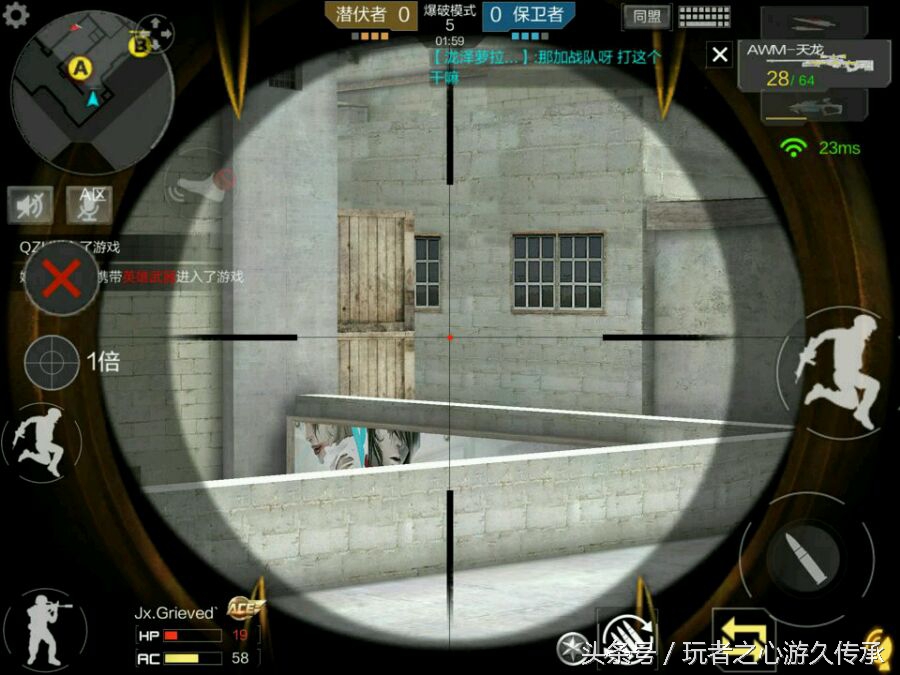Image resolution: width=900 pixels, height=675 pixels.
Task: Switch to the weapon slot below AWM
Action: tap(812, 107)
